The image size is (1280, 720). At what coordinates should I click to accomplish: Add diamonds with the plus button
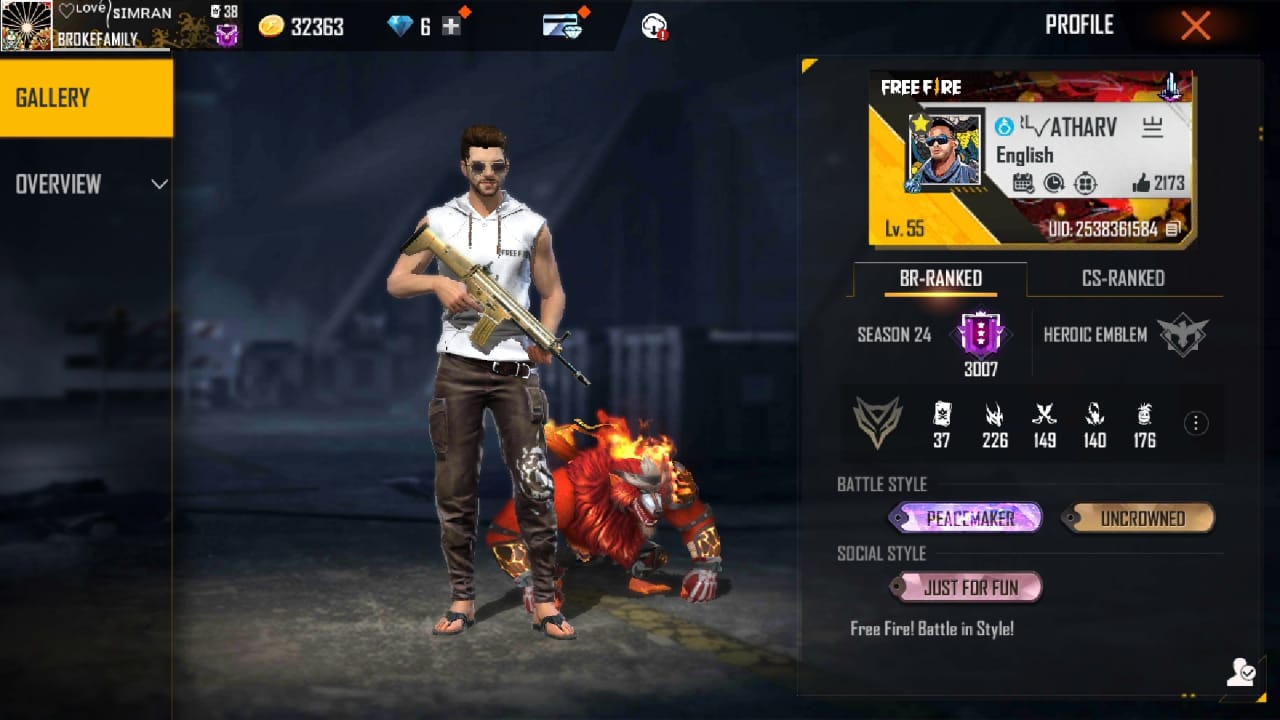click(452, 27)
